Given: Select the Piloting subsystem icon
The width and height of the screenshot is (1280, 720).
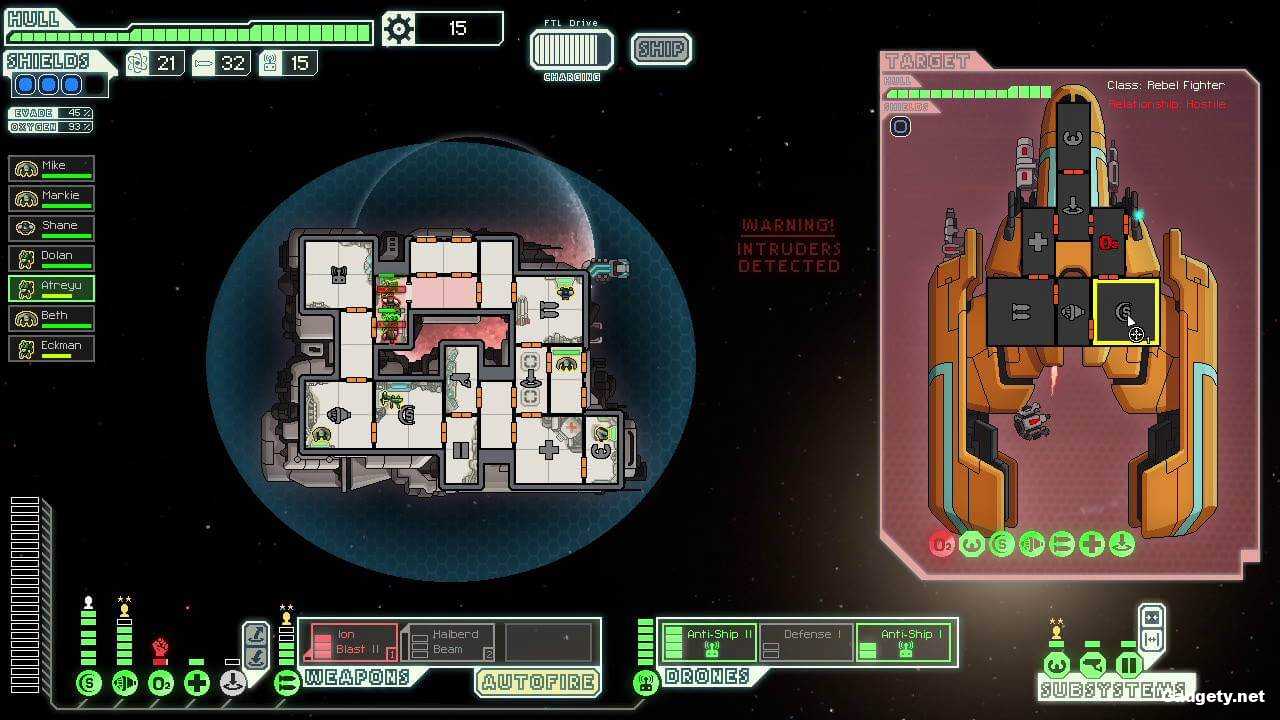Looking at the screenshot, I should [x=1056, y=664].
